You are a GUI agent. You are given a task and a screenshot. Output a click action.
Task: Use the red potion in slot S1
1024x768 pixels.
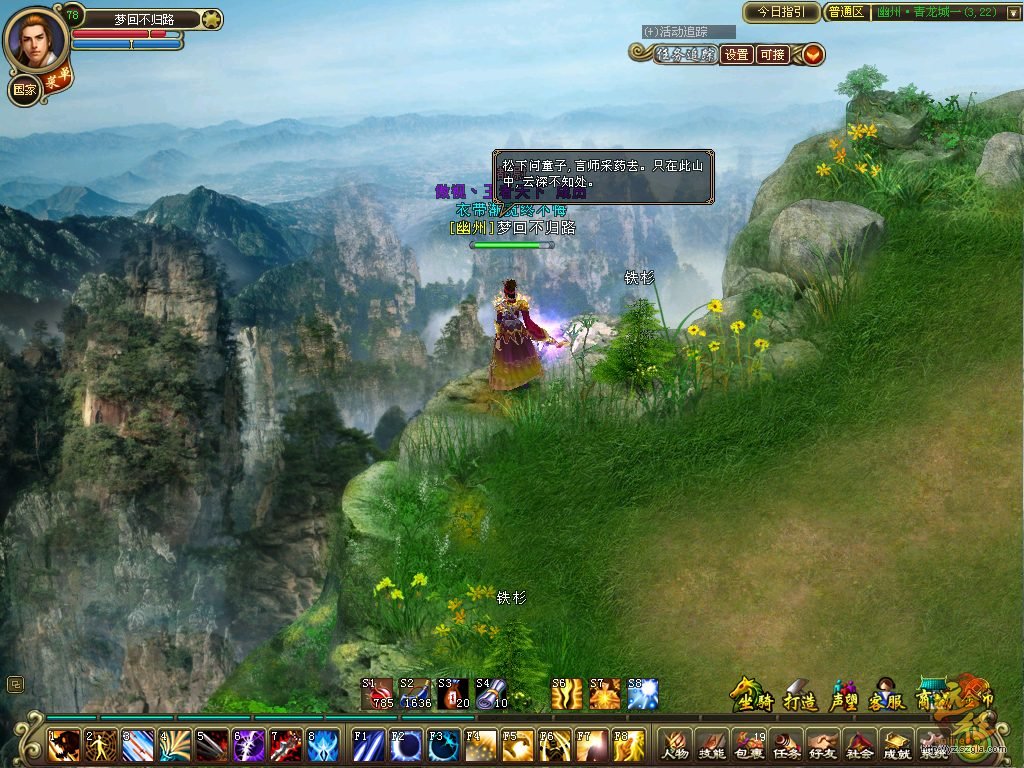380,693
